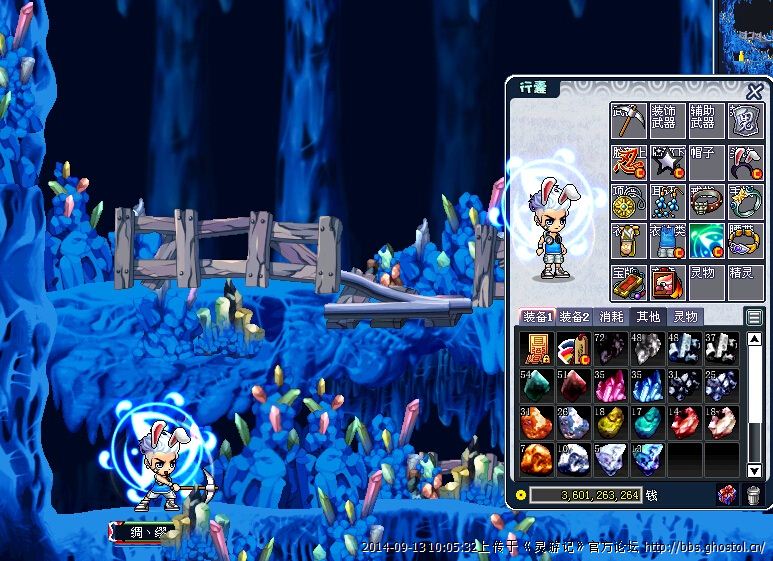Pick the yellow ore stack of 18

[x=610, y=422]
